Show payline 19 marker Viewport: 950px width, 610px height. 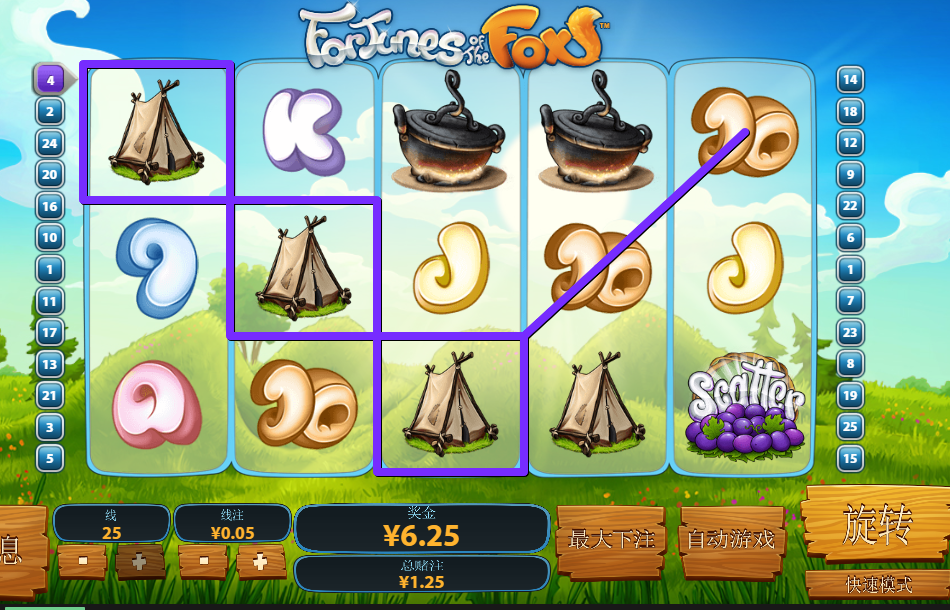click(x=850, y=396)
